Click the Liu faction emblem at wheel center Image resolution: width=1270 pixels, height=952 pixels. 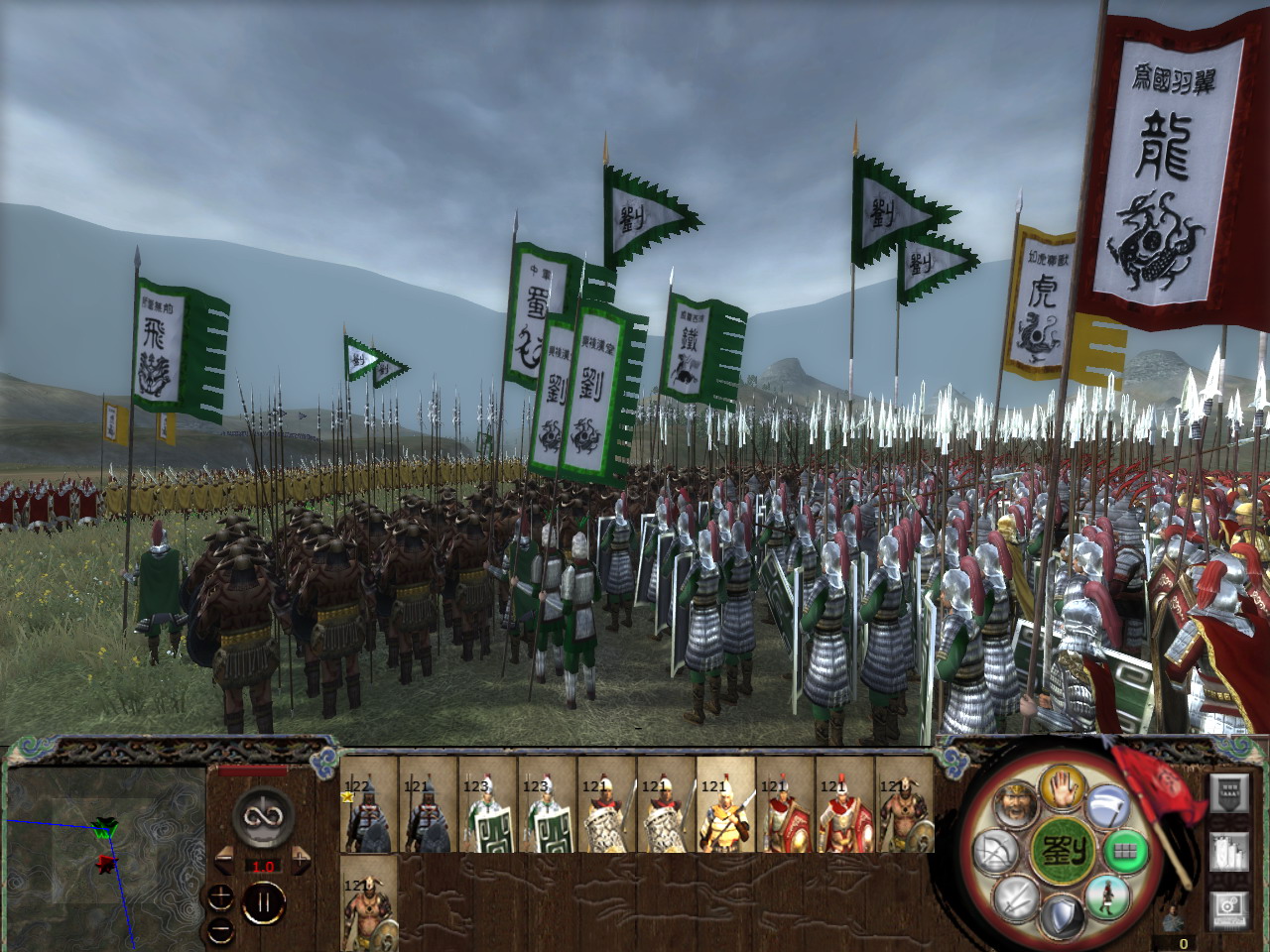(x=1064, y=851)
